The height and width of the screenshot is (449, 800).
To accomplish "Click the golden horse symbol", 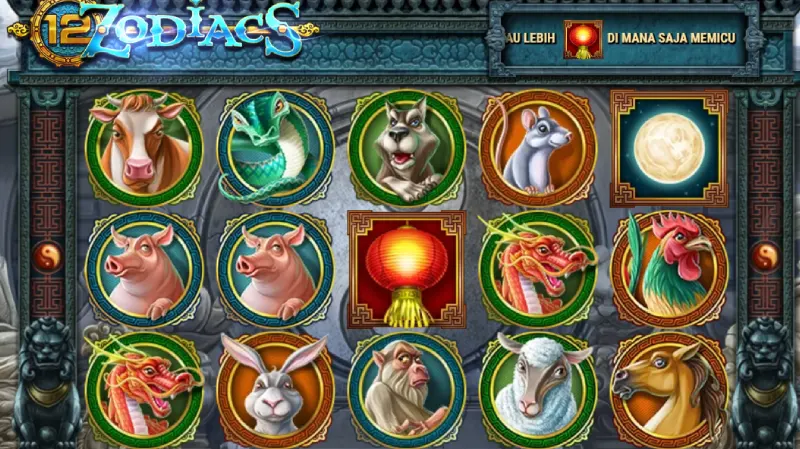I will (x=668, y=389).
